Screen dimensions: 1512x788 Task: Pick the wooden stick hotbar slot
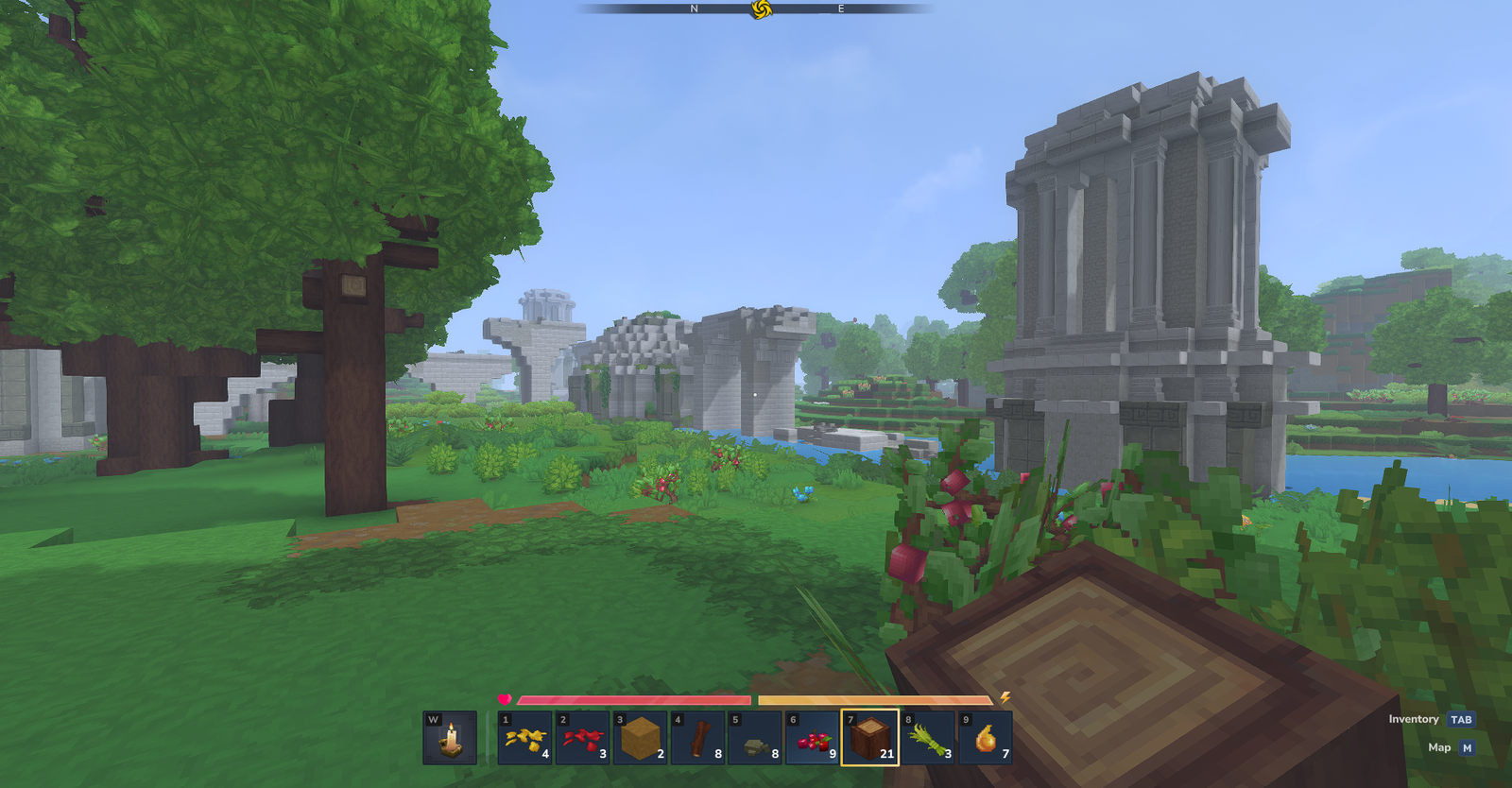697,738
